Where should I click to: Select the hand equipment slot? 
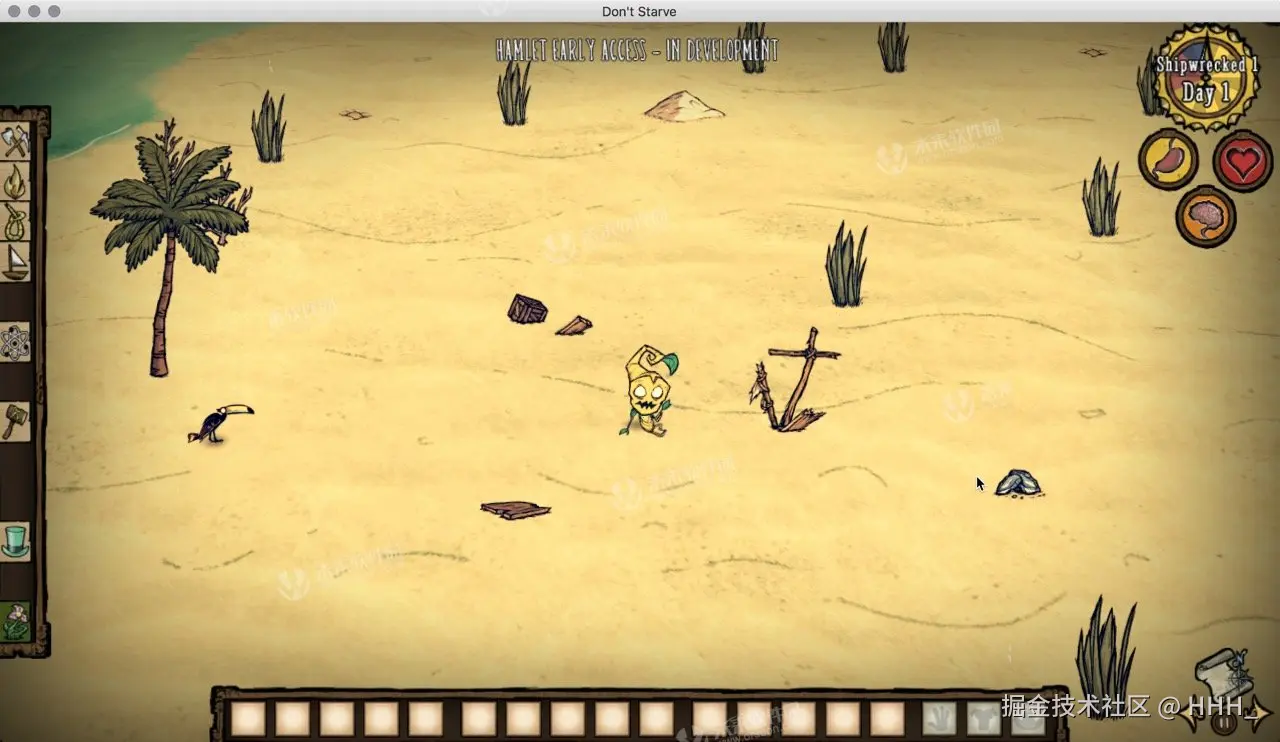pos(939,718)
